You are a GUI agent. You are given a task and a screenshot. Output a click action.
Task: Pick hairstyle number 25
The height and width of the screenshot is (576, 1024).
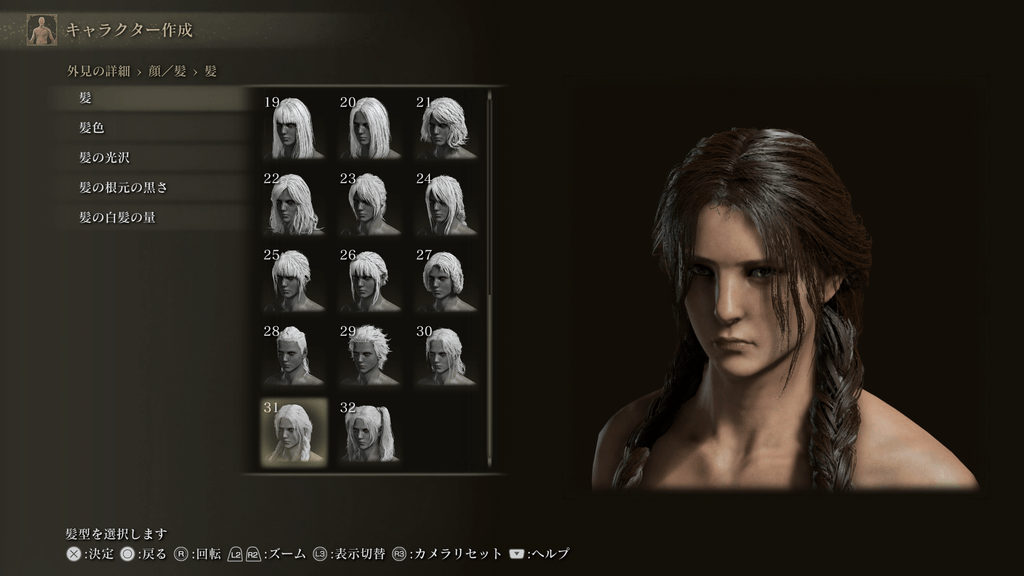(294, 279)
